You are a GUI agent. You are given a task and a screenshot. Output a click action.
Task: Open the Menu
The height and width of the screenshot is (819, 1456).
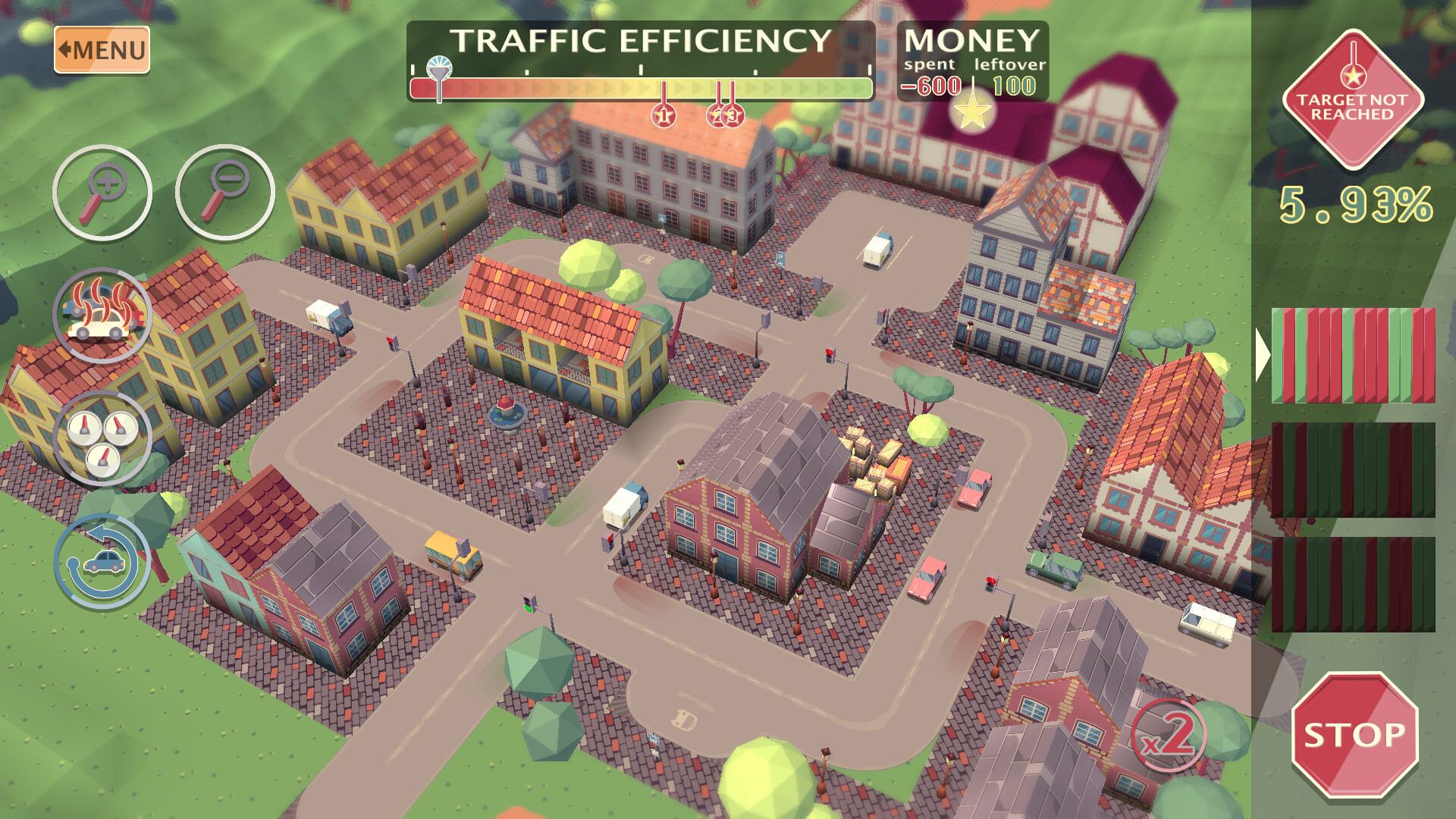coord(101,50)
